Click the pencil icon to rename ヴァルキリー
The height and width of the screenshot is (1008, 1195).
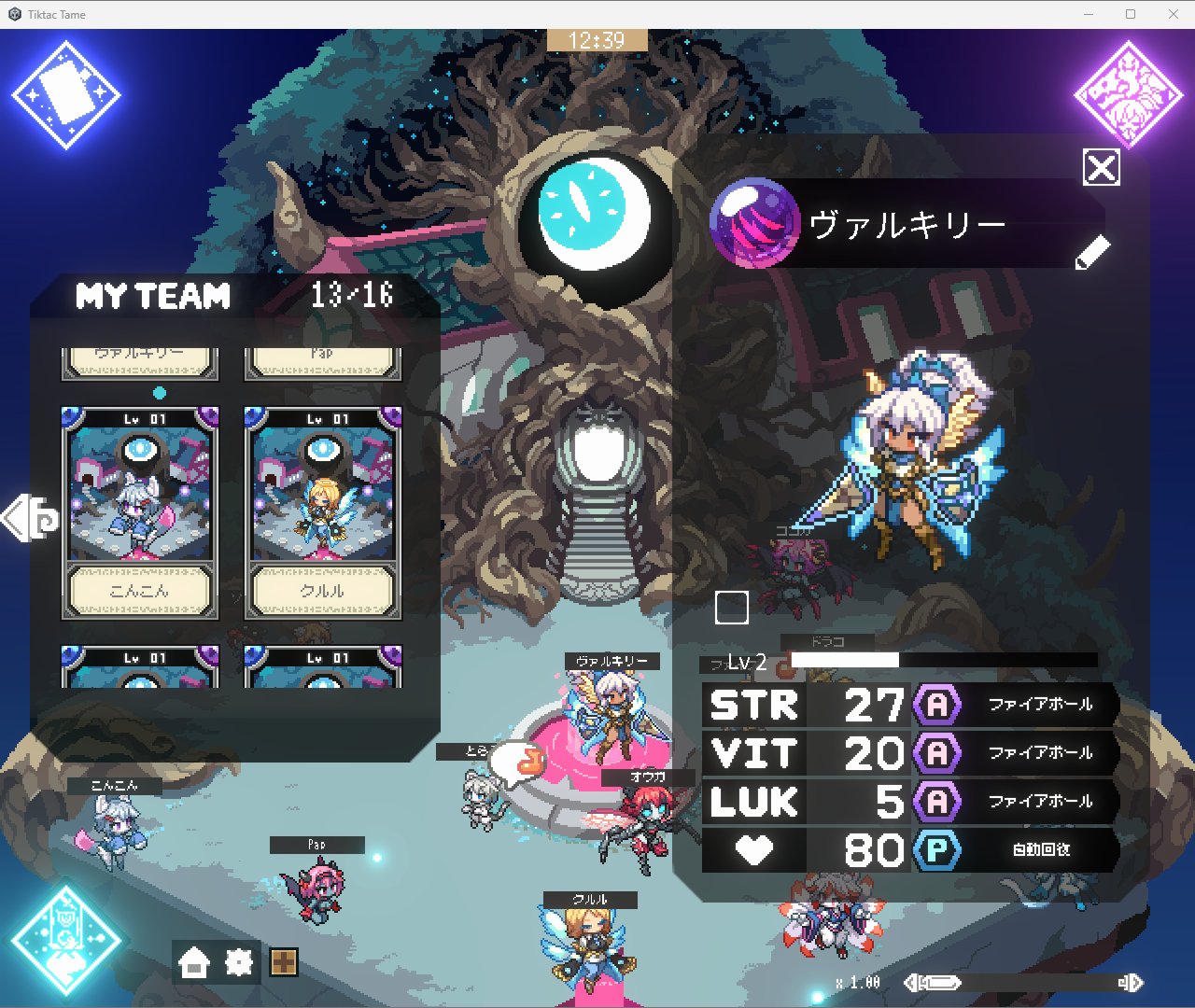(x=1092, y=252)
